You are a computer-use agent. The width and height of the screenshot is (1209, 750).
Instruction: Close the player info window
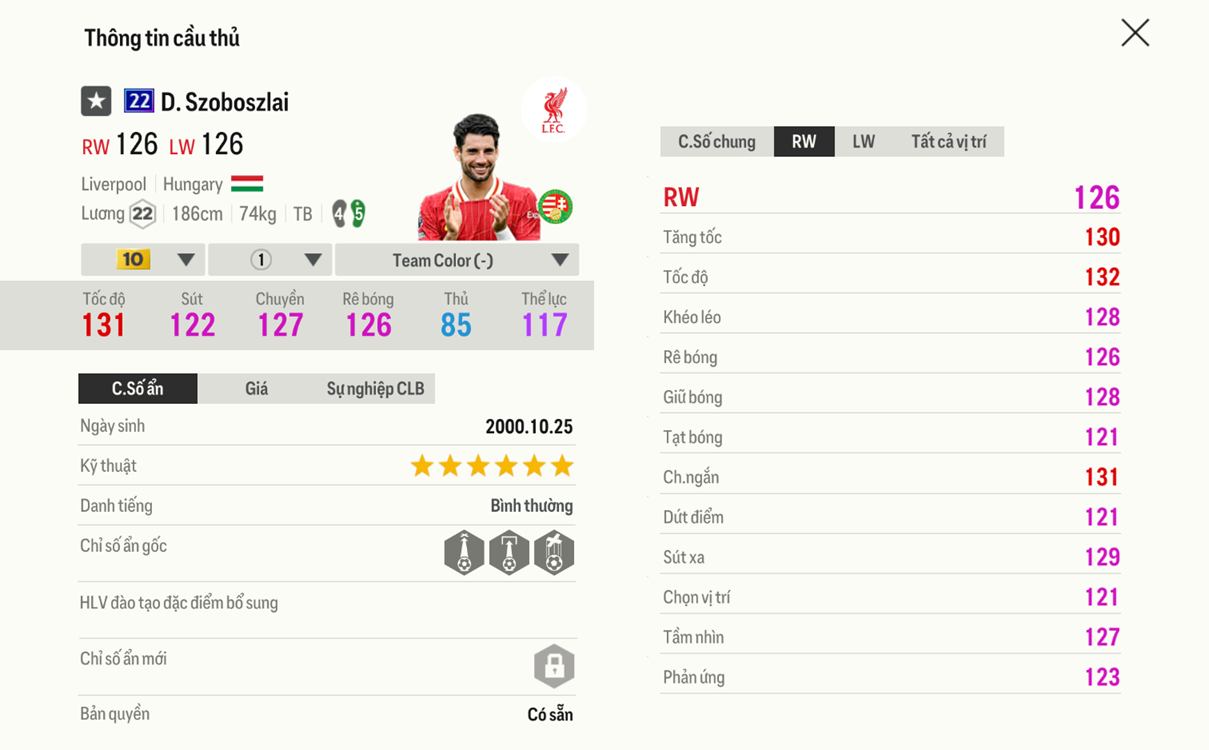tap(1135, 33)
